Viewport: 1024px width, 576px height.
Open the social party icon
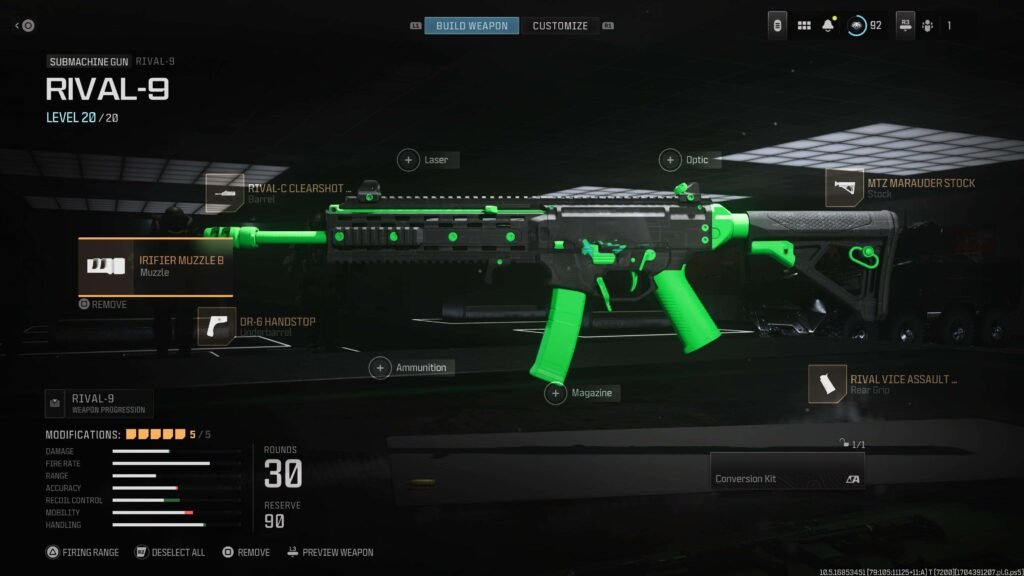tap(928, 25)
